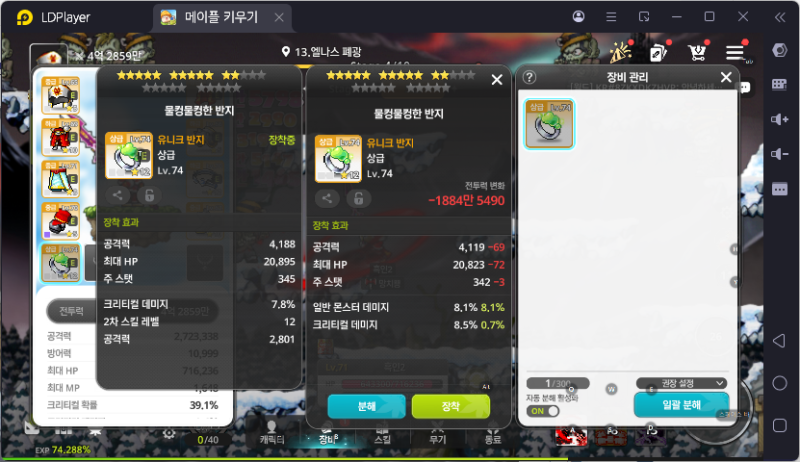Screen dimensions: 800x462
Task: Open the hamburger main menu
Action: pyautogui.click(x=736, y=53)
